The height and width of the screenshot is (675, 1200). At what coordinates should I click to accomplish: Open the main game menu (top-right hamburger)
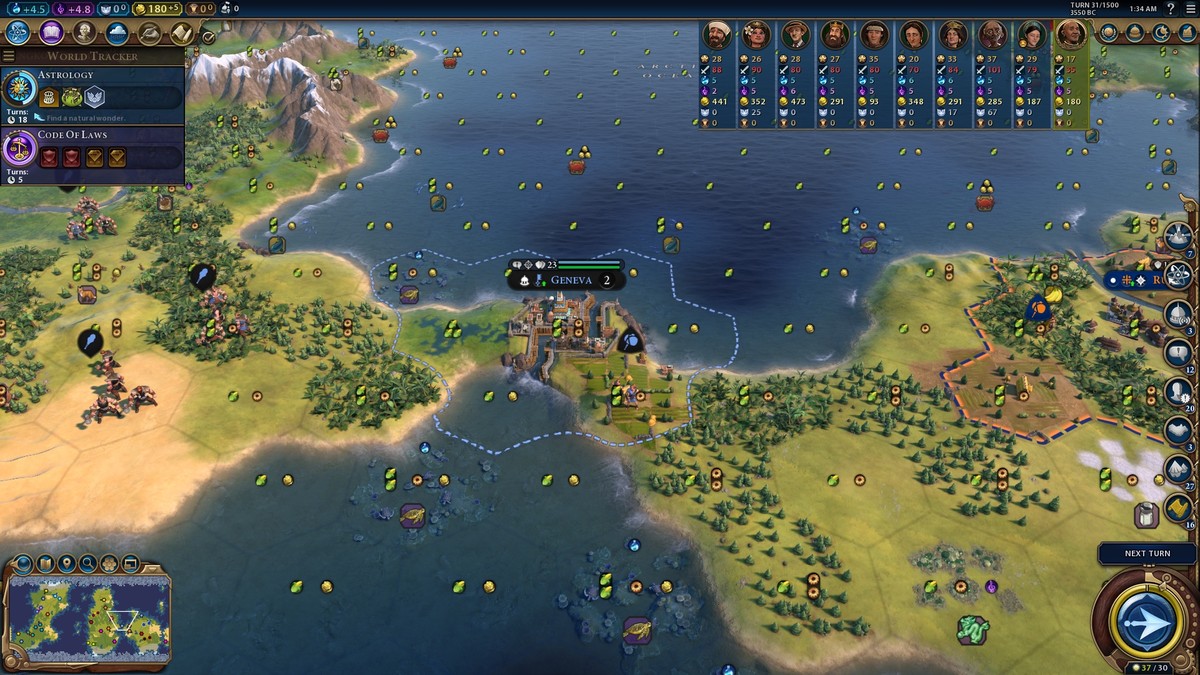point(1190,8)
